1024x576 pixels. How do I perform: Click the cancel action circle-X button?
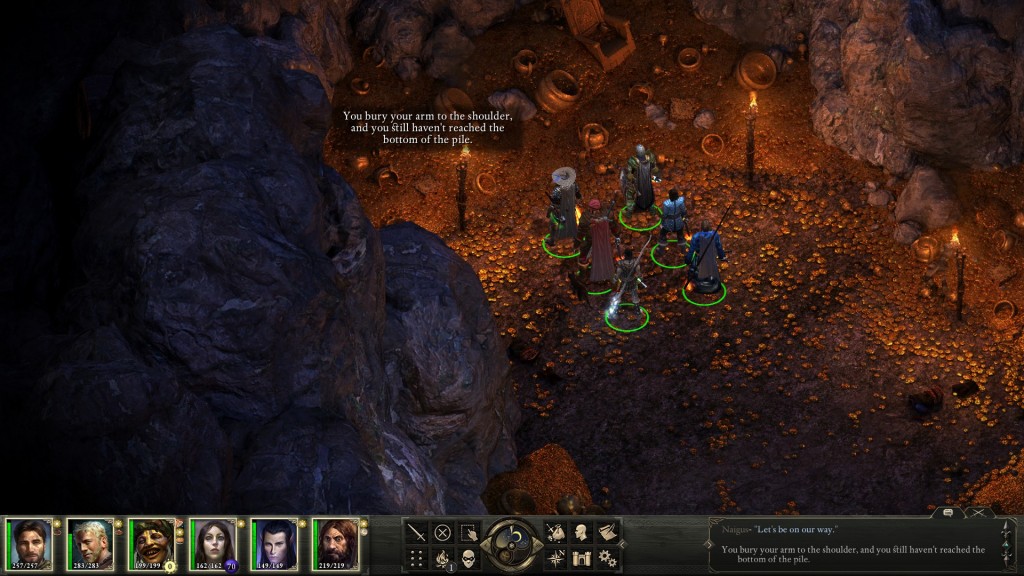pos(442,532)
